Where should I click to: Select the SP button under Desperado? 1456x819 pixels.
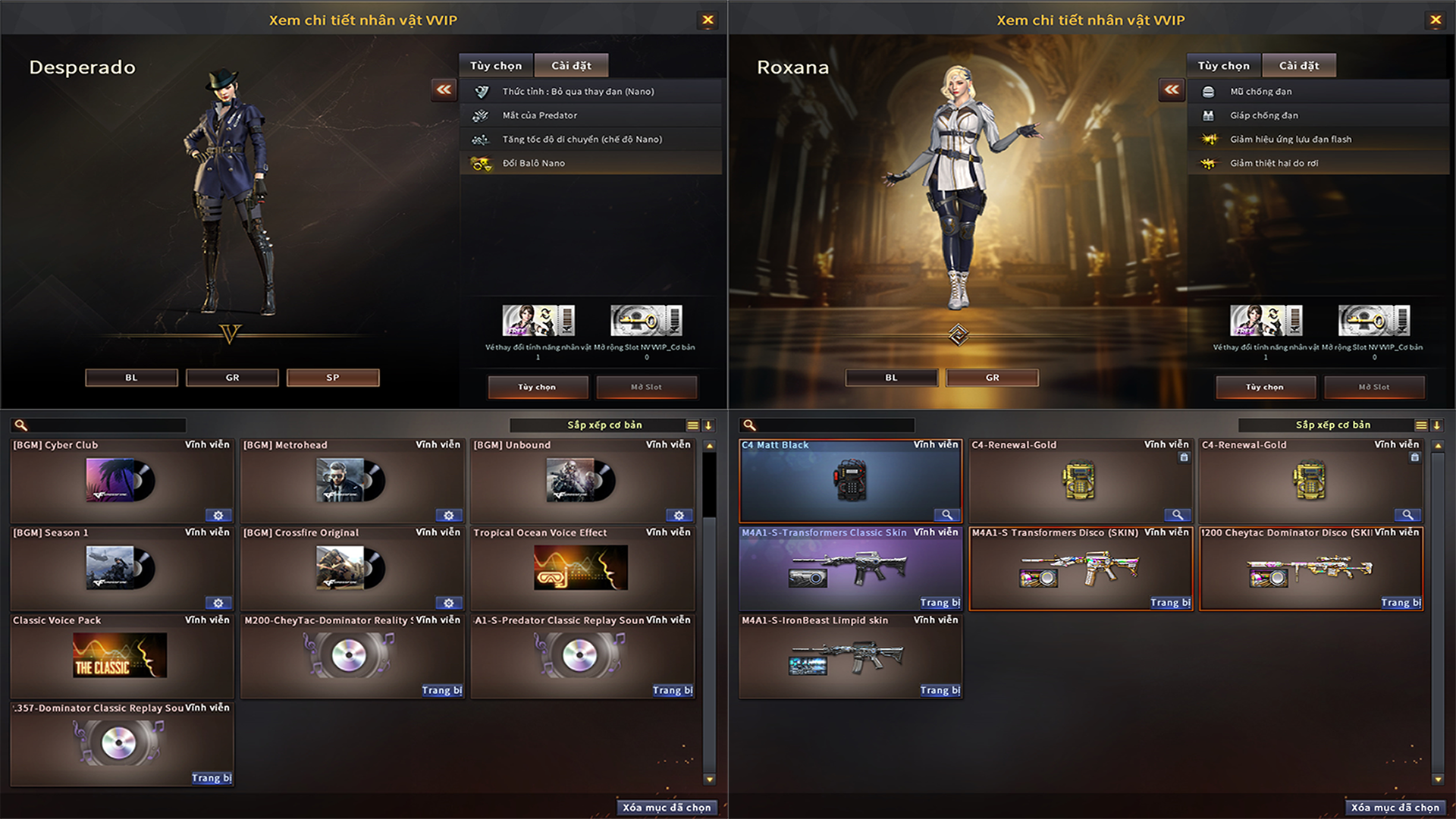pos(333,378)
